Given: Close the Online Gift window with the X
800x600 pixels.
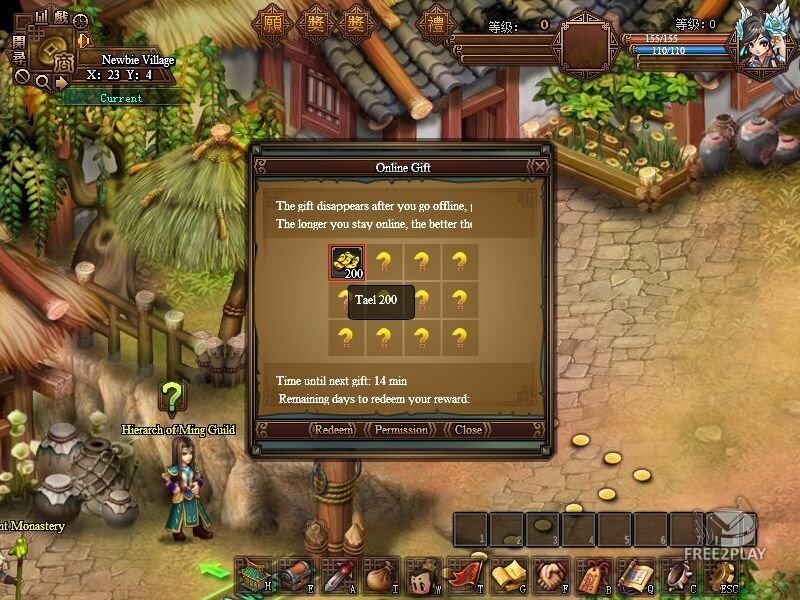Looking at the screenshot, I should pos(540,167).
